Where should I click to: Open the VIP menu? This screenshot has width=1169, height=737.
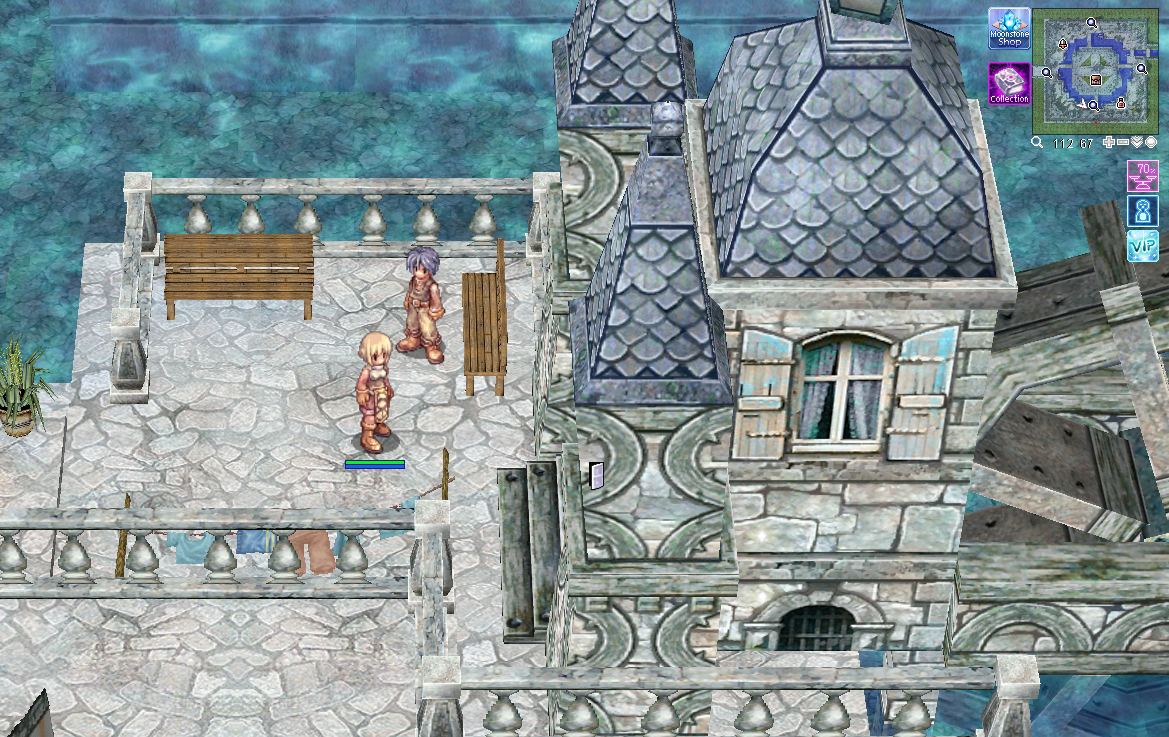tap(1142, 245)
